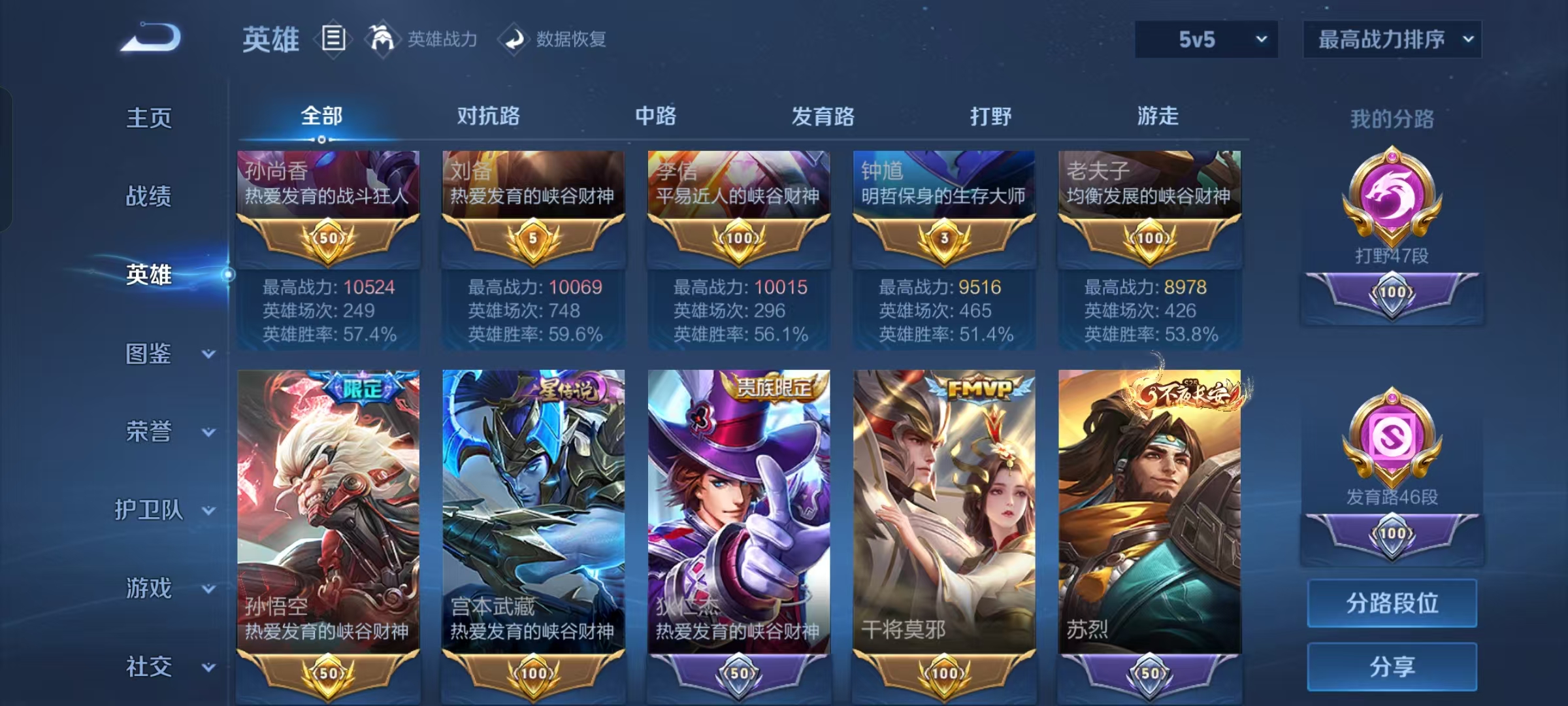Click the 分享 button
Viewport: 1568px width, 706px height.
(x=1392, y=665)
